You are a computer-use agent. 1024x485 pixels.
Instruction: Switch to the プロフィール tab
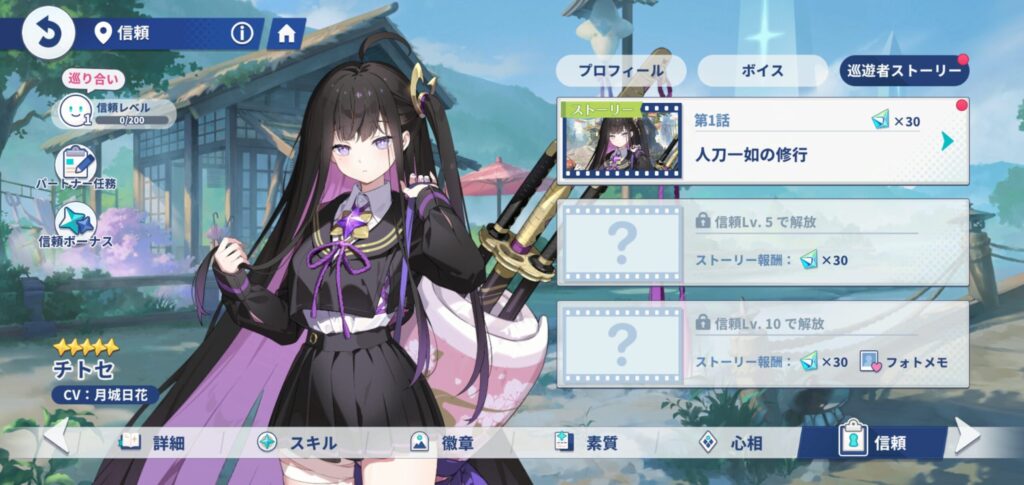(x=621, y=71)
